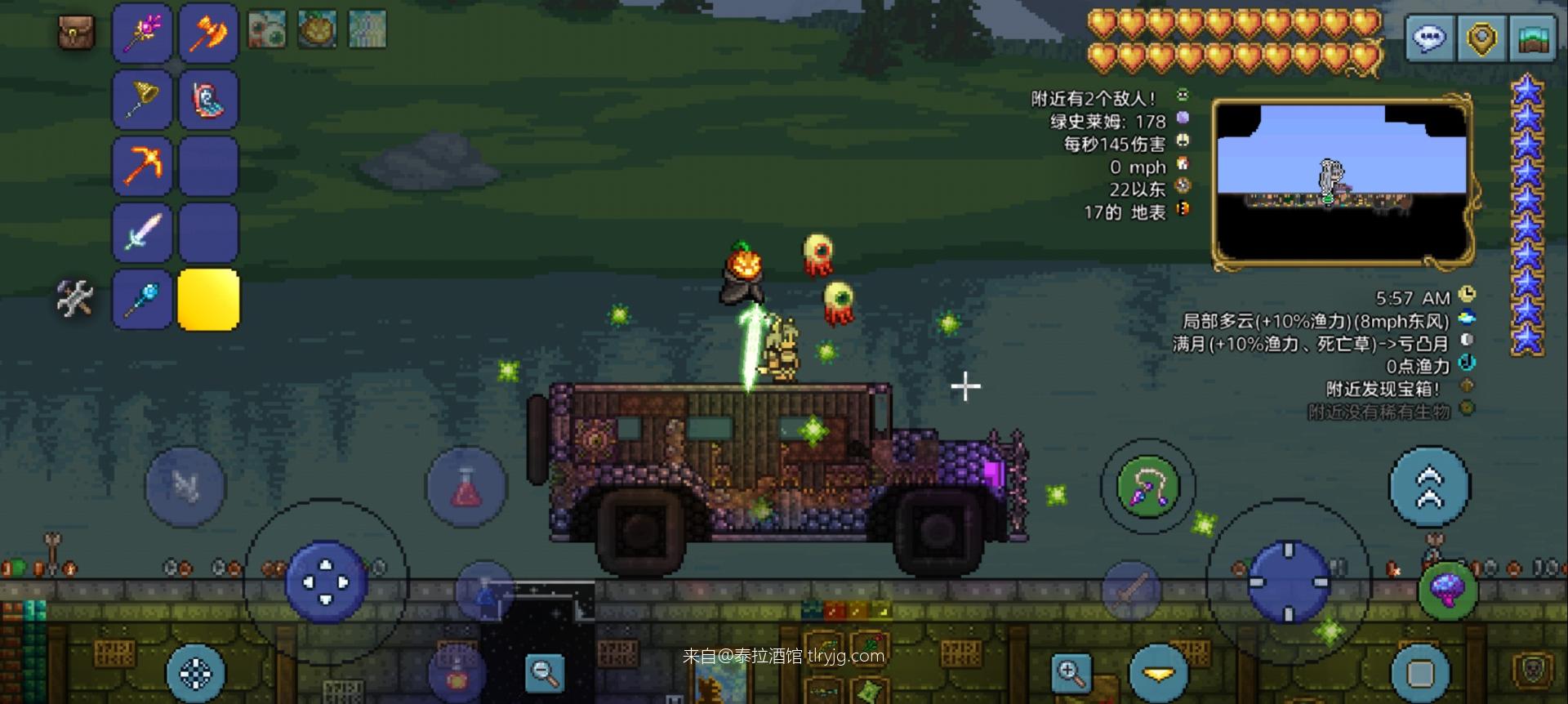Tap the double-arrow jump button
Viewport: 1568px width, 704px height.
[1429, 488]
